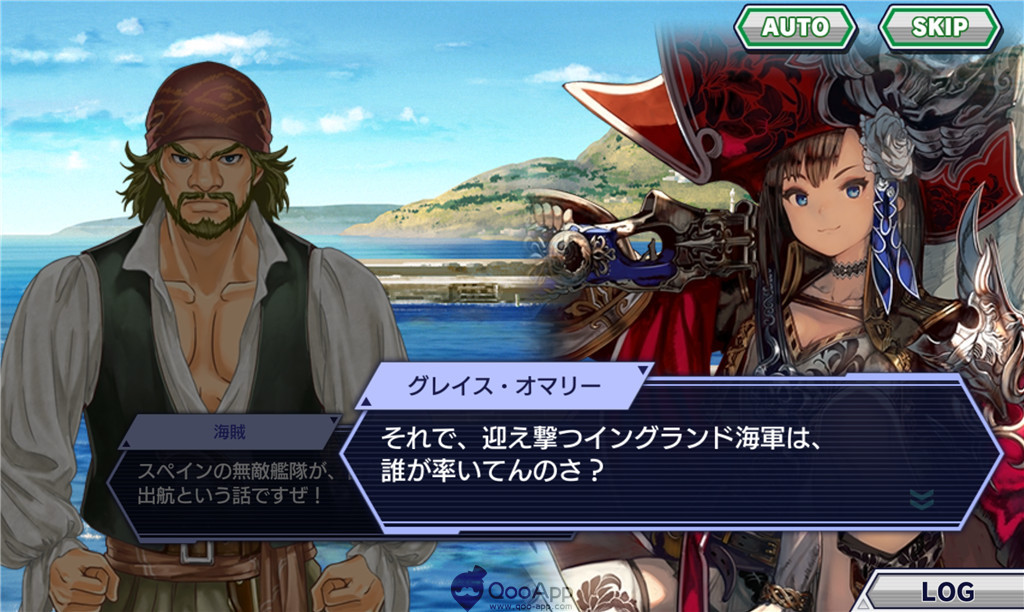This screenshot has height=612, width=1024.
Task: Skip the story scene
Action: (x=939, y=27)
